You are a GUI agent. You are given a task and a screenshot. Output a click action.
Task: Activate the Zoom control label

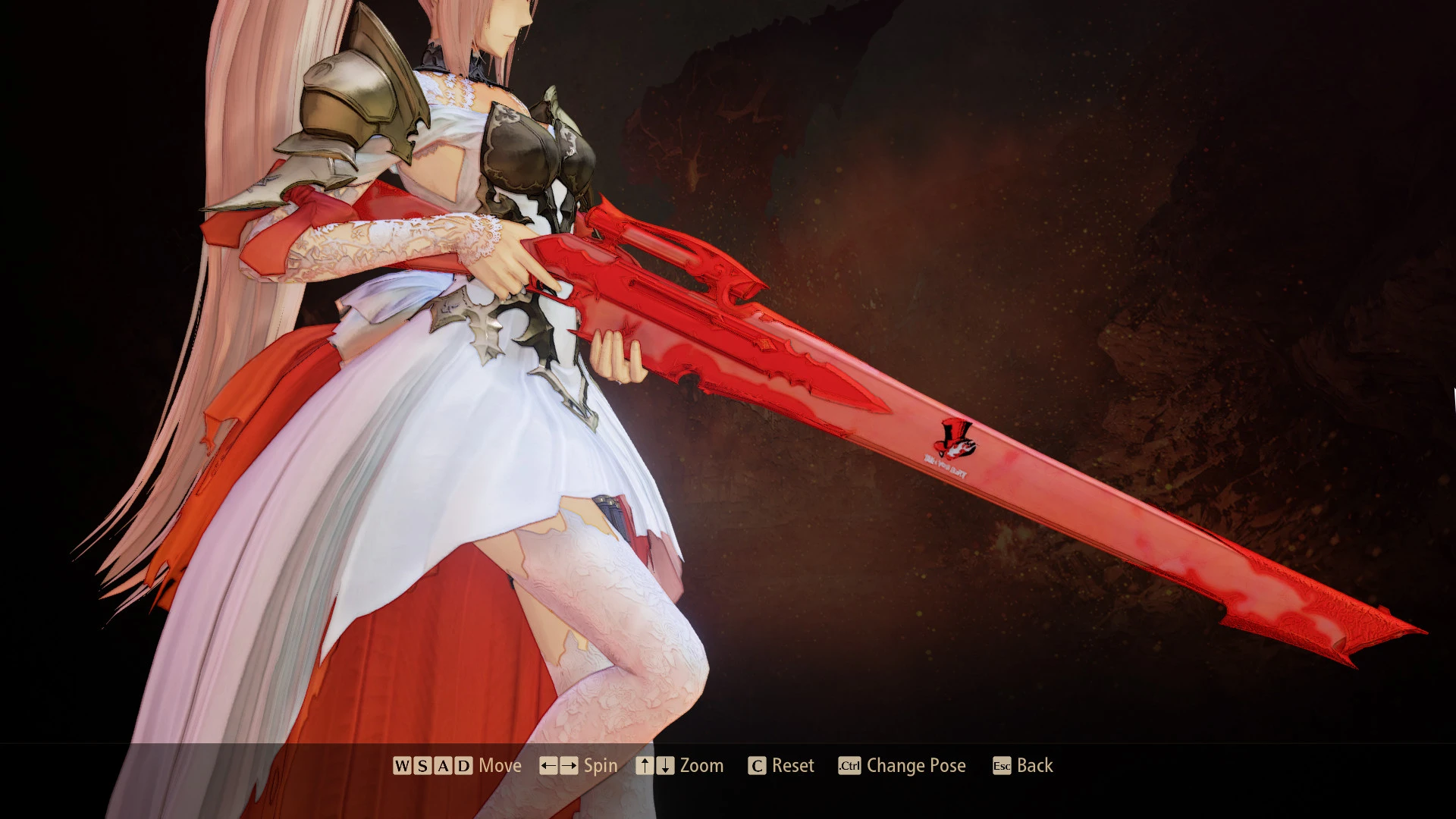(701, 766)
